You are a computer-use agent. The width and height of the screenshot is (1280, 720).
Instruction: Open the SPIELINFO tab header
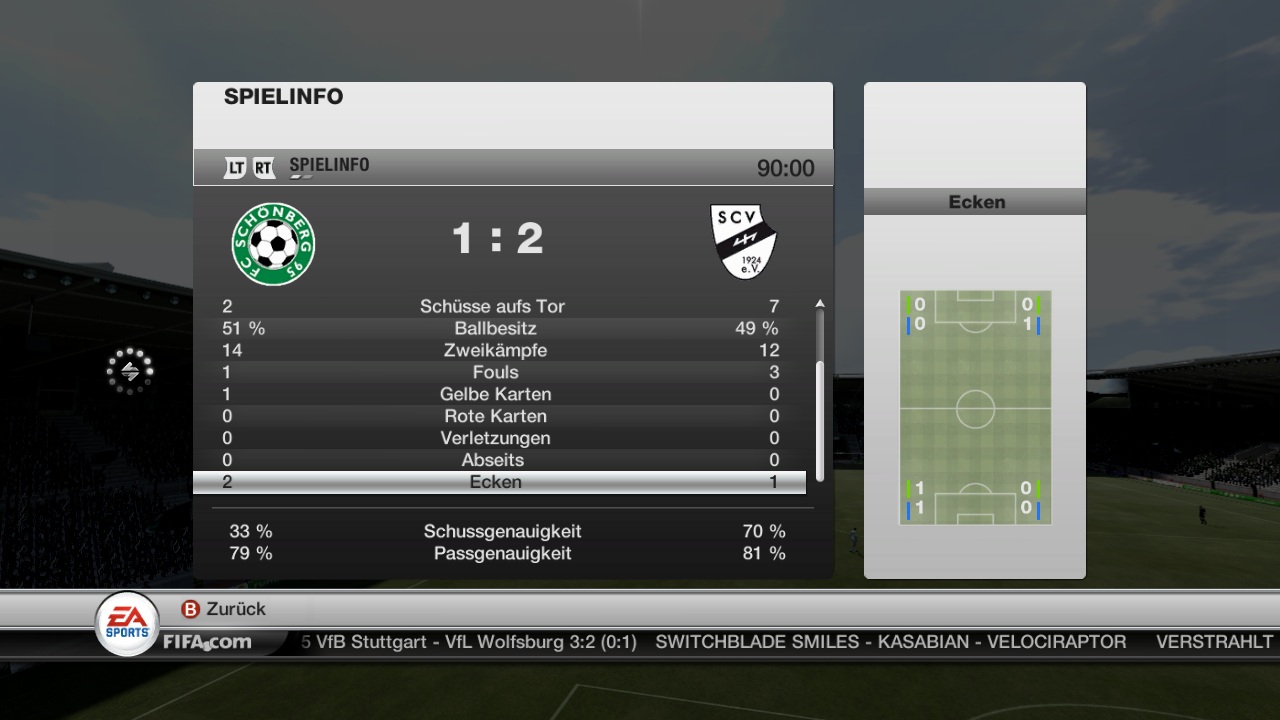(329, 166)
